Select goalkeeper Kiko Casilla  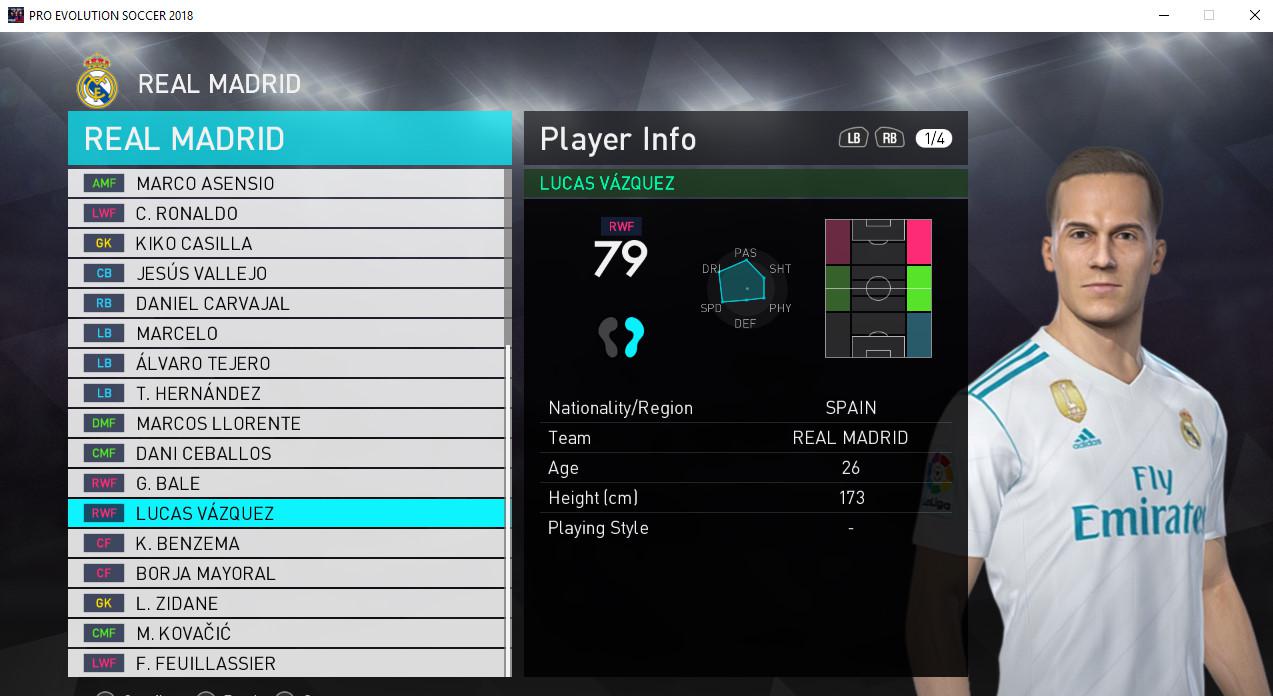click(286, 243)
